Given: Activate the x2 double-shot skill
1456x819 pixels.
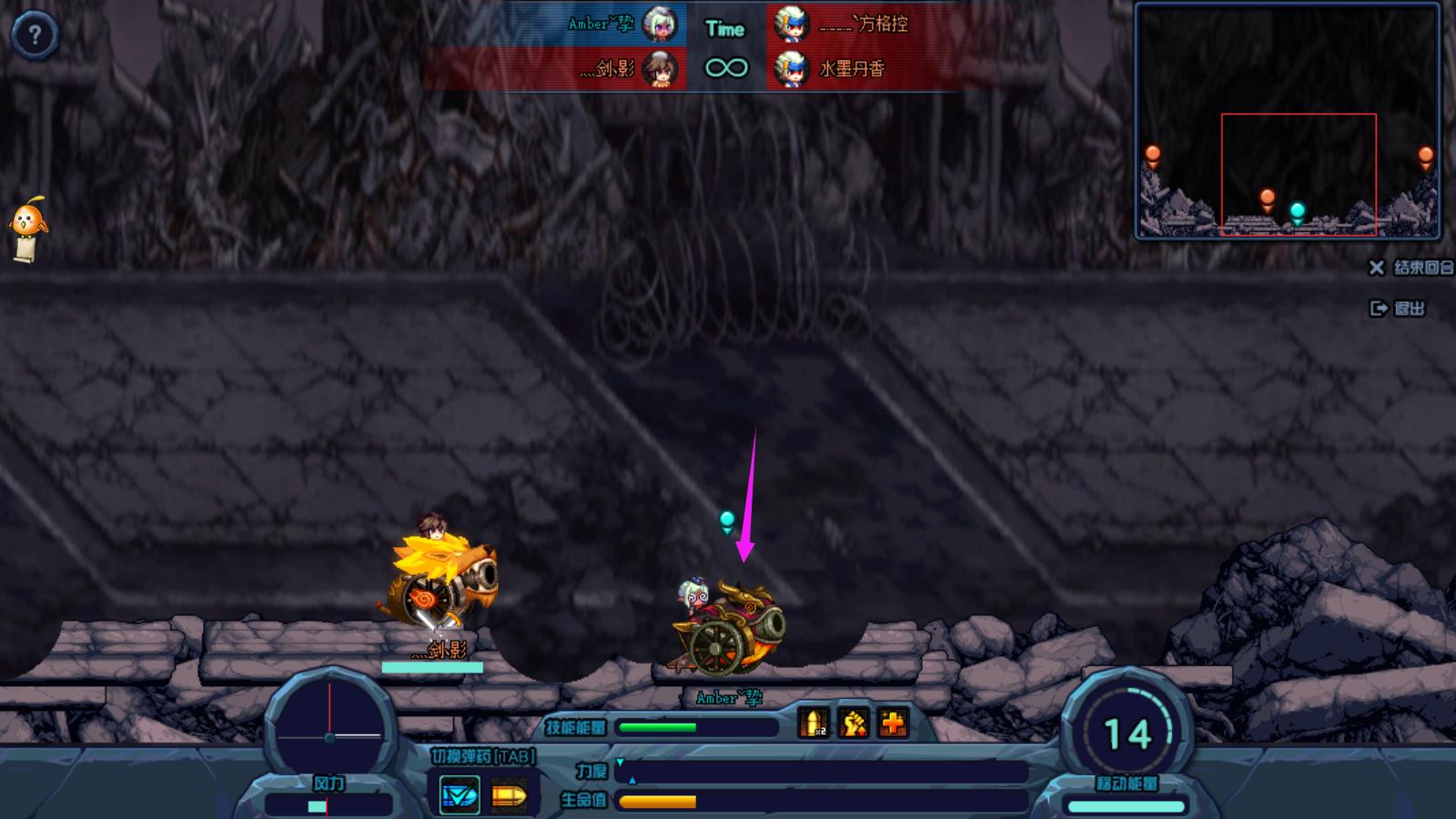Looking at the screenshot, I should 814,723.
